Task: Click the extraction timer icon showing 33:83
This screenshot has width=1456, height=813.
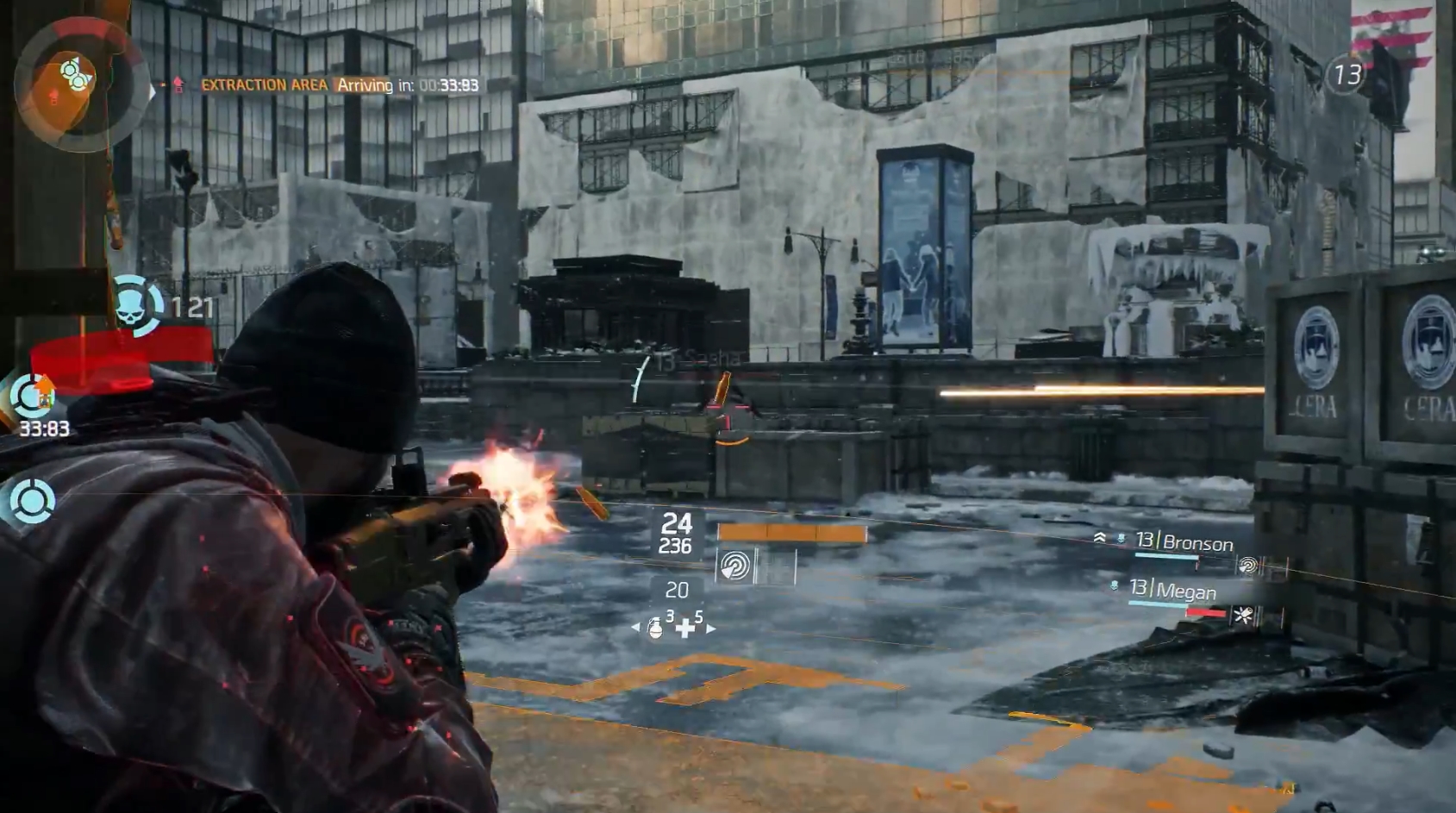Action: click(31, 396)
